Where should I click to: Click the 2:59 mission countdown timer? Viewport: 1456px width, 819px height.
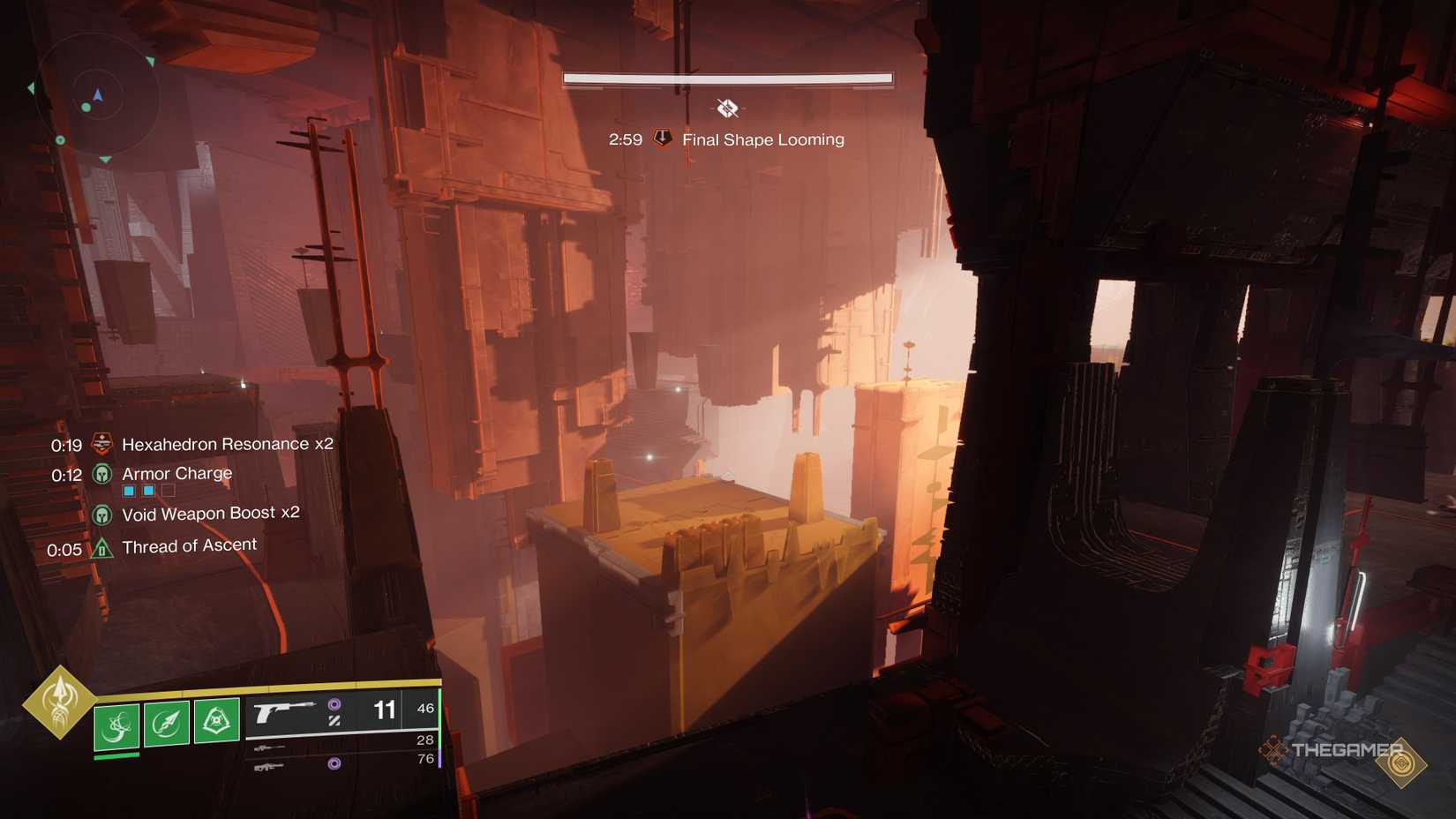626,139
